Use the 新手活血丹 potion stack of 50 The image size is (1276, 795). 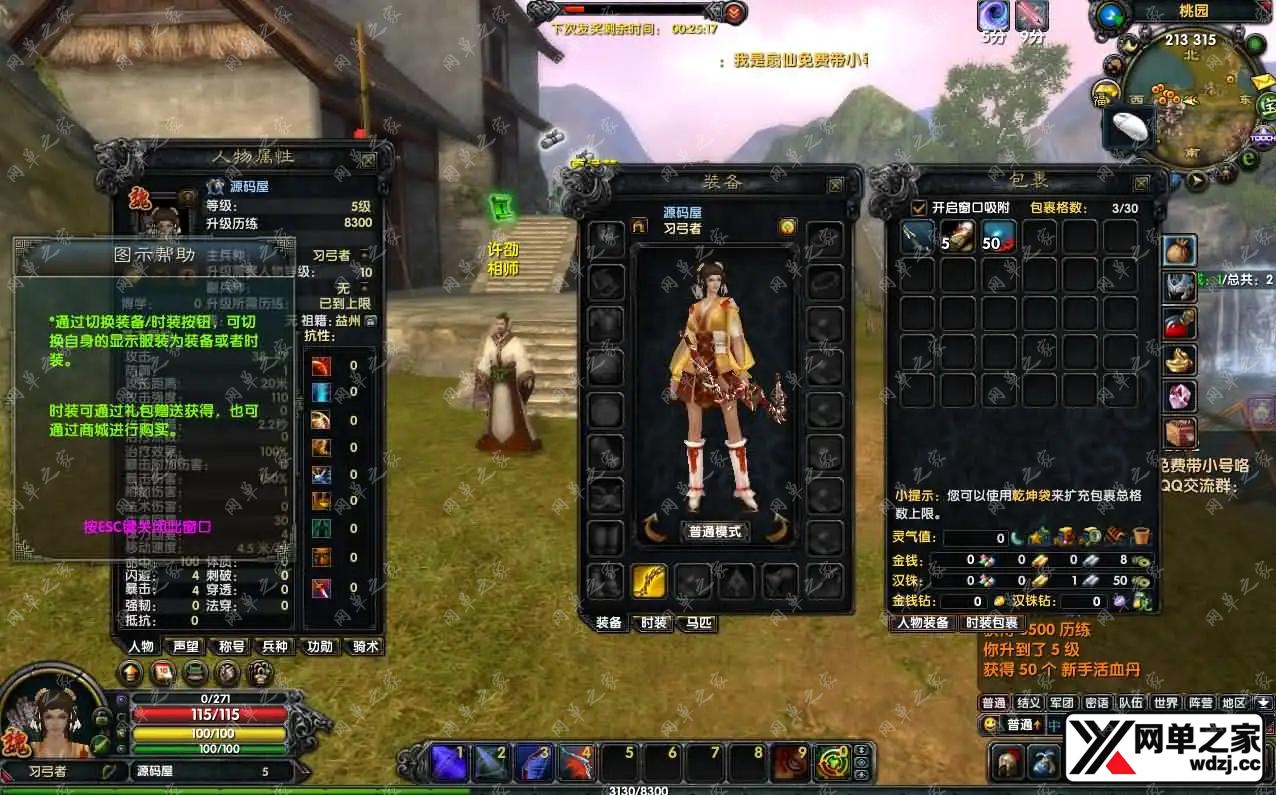[x=999, y=236]
